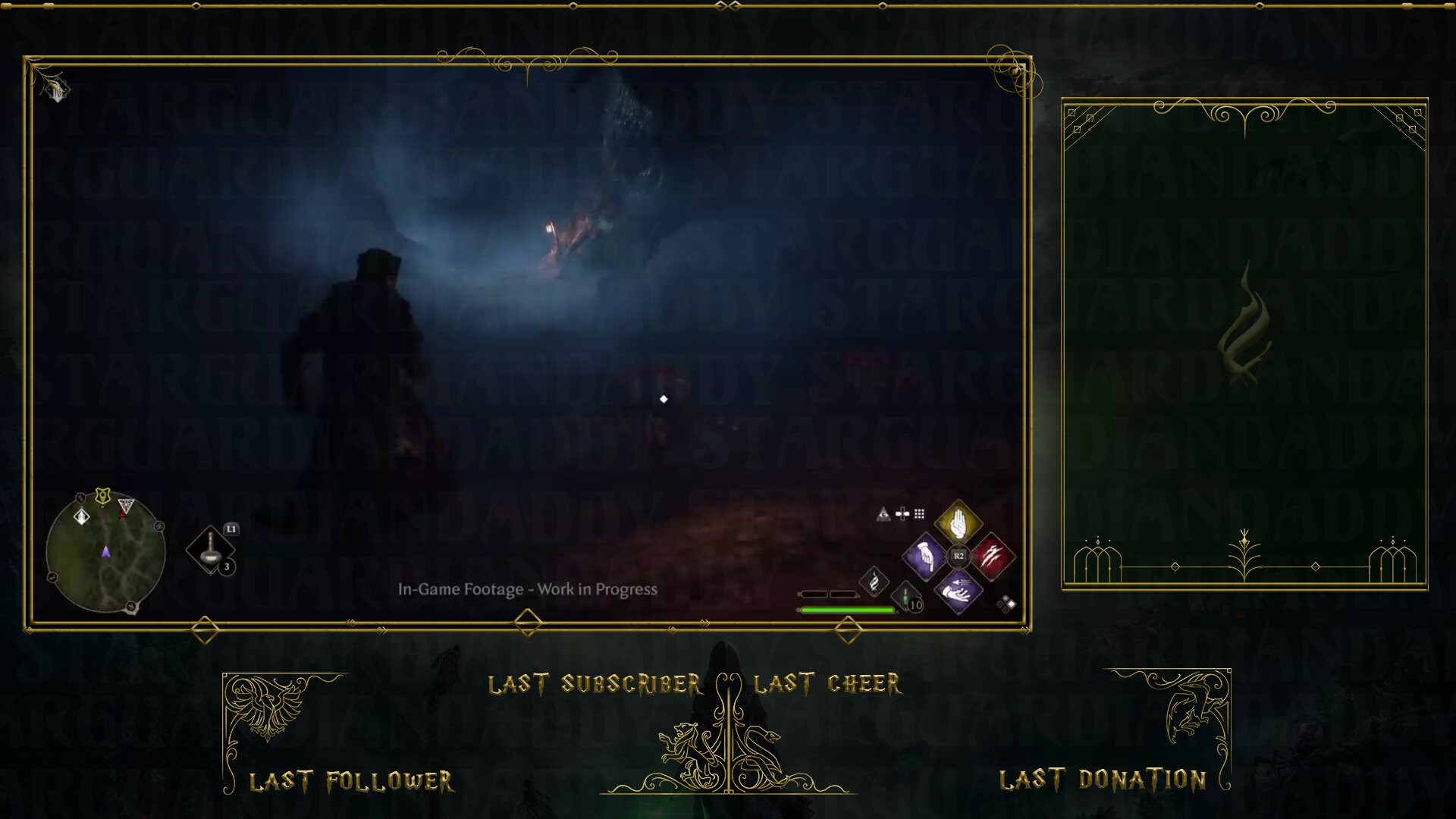Select the yellow shield quest marker on minimap
This screenshot has height=819, width=1456.
102,497
